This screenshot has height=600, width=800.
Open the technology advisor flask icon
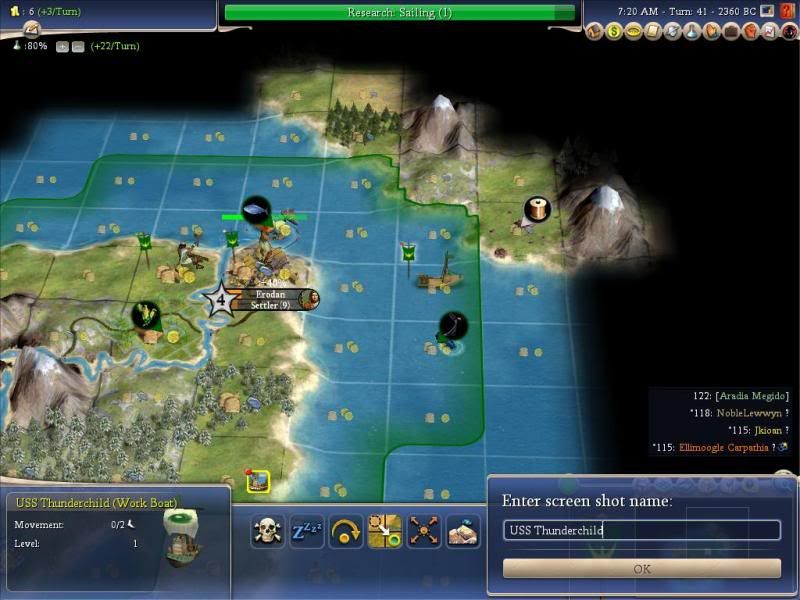[x=692, y=31]
